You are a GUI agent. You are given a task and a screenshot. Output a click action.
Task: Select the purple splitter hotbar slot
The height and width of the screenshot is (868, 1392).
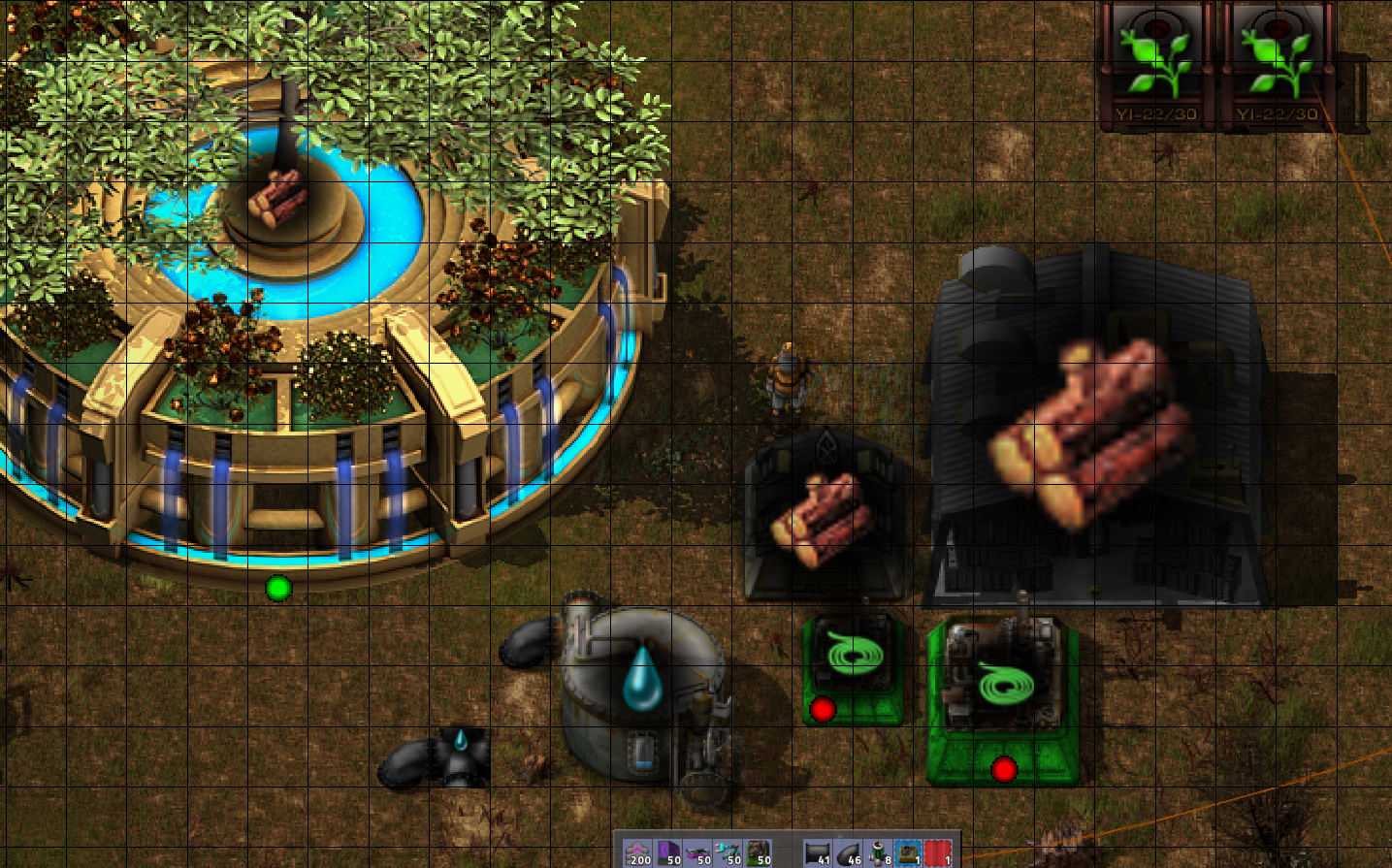coord(698,853)
